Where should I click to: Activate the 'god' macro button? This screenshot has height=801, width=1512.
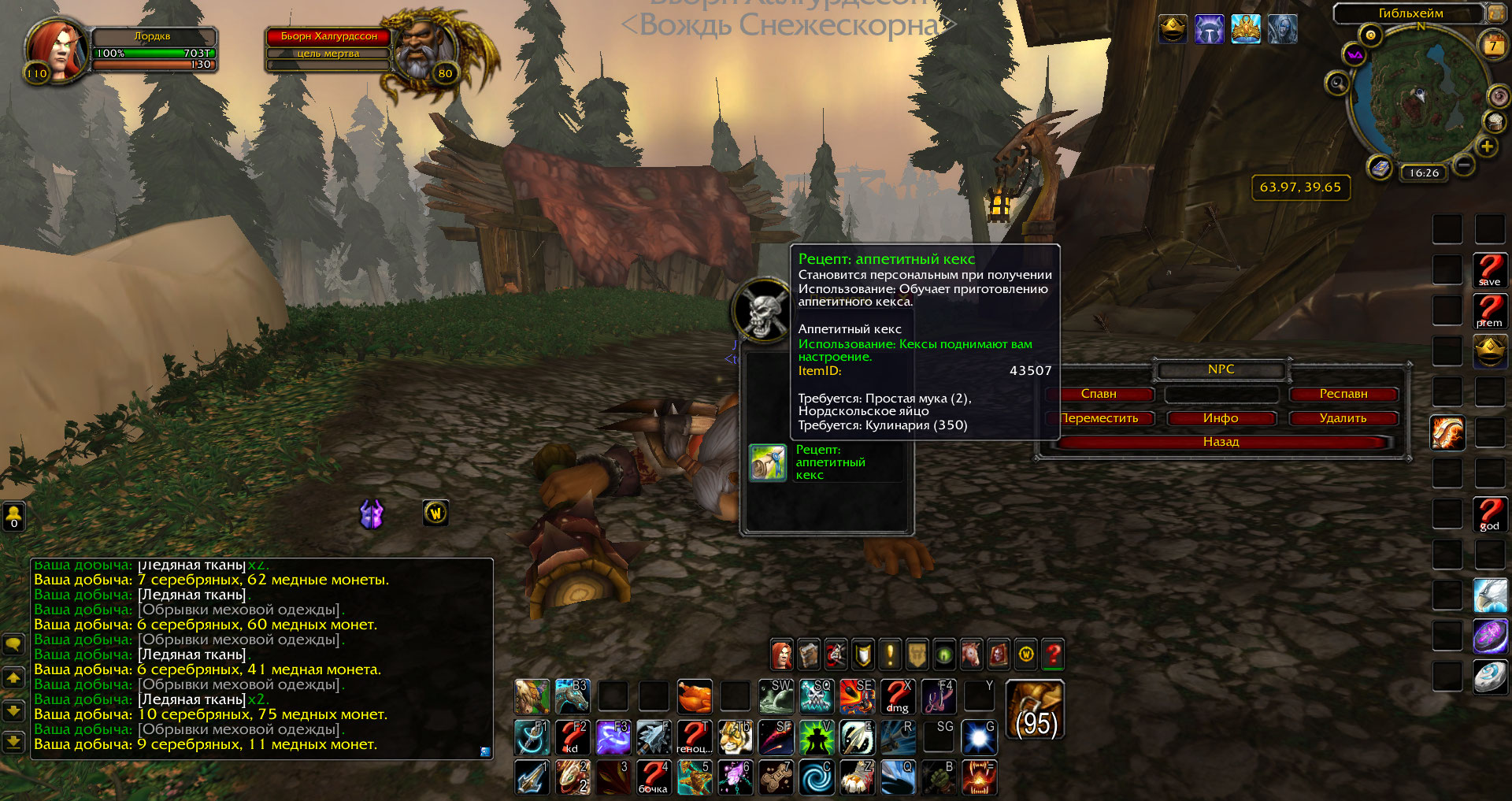click(1490, 514)
